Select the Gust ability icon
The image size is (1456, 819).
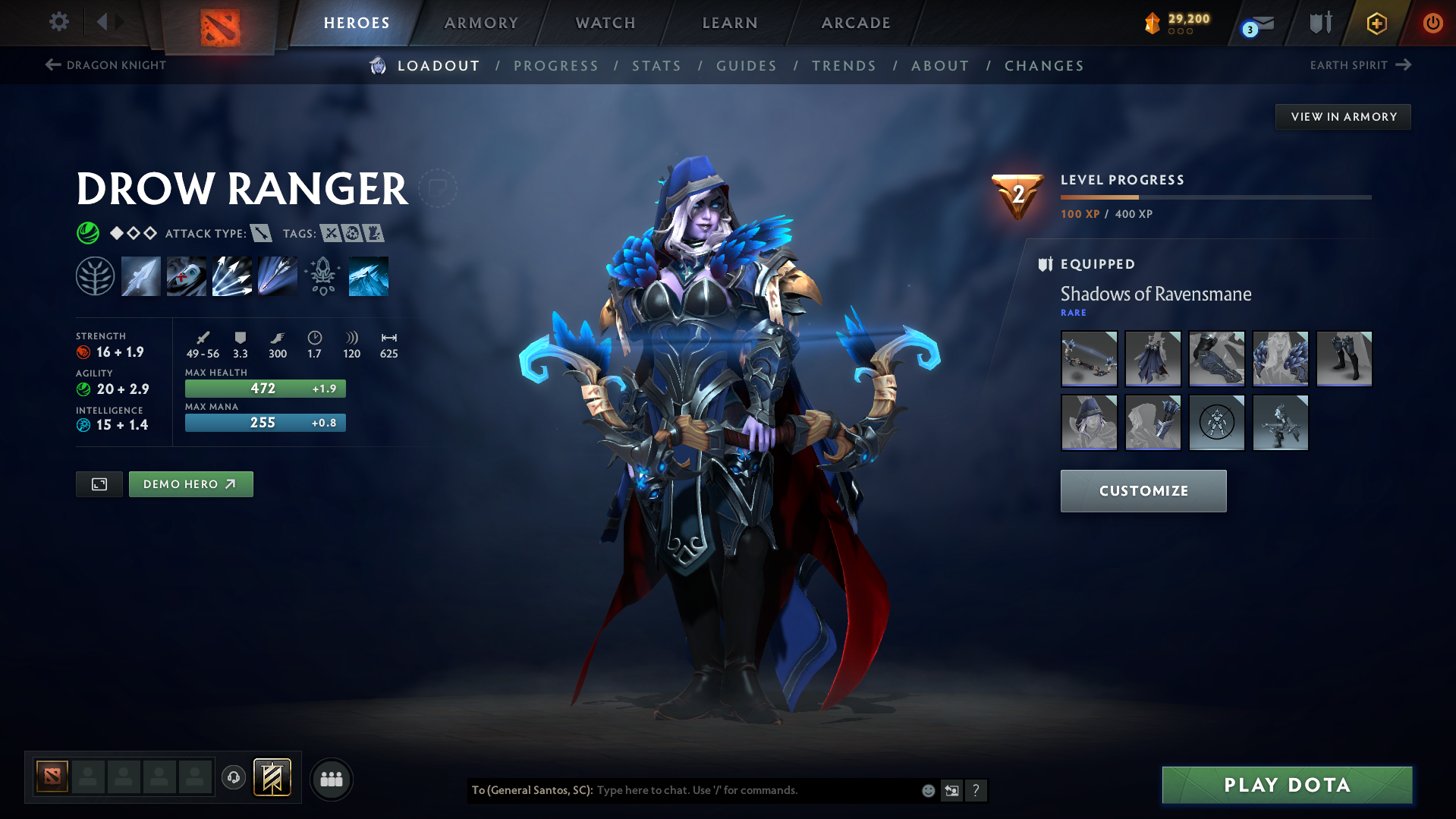(186, 276)
